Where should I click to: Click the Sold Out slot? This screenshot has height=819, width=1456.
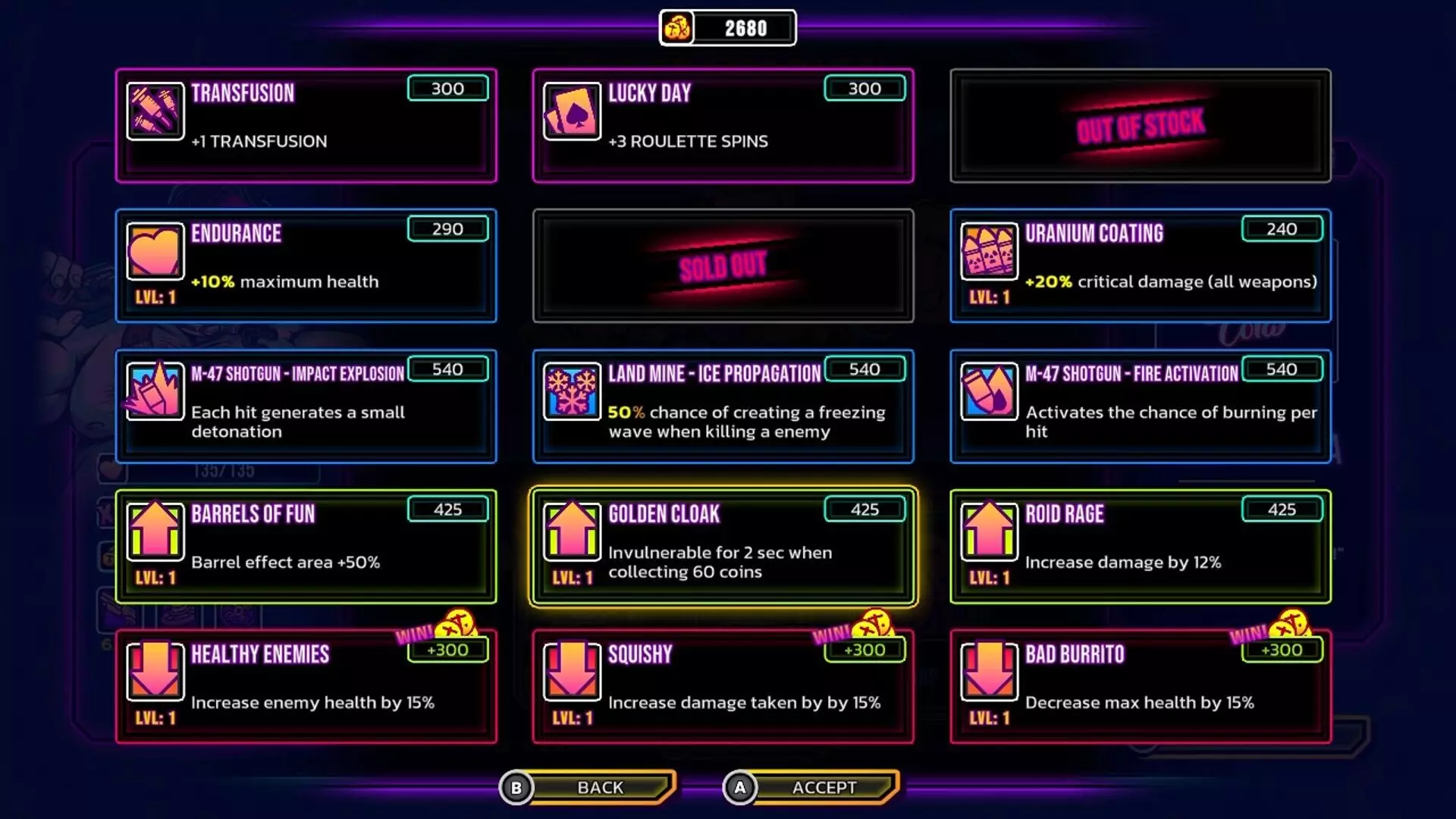(x=723, y=265)
